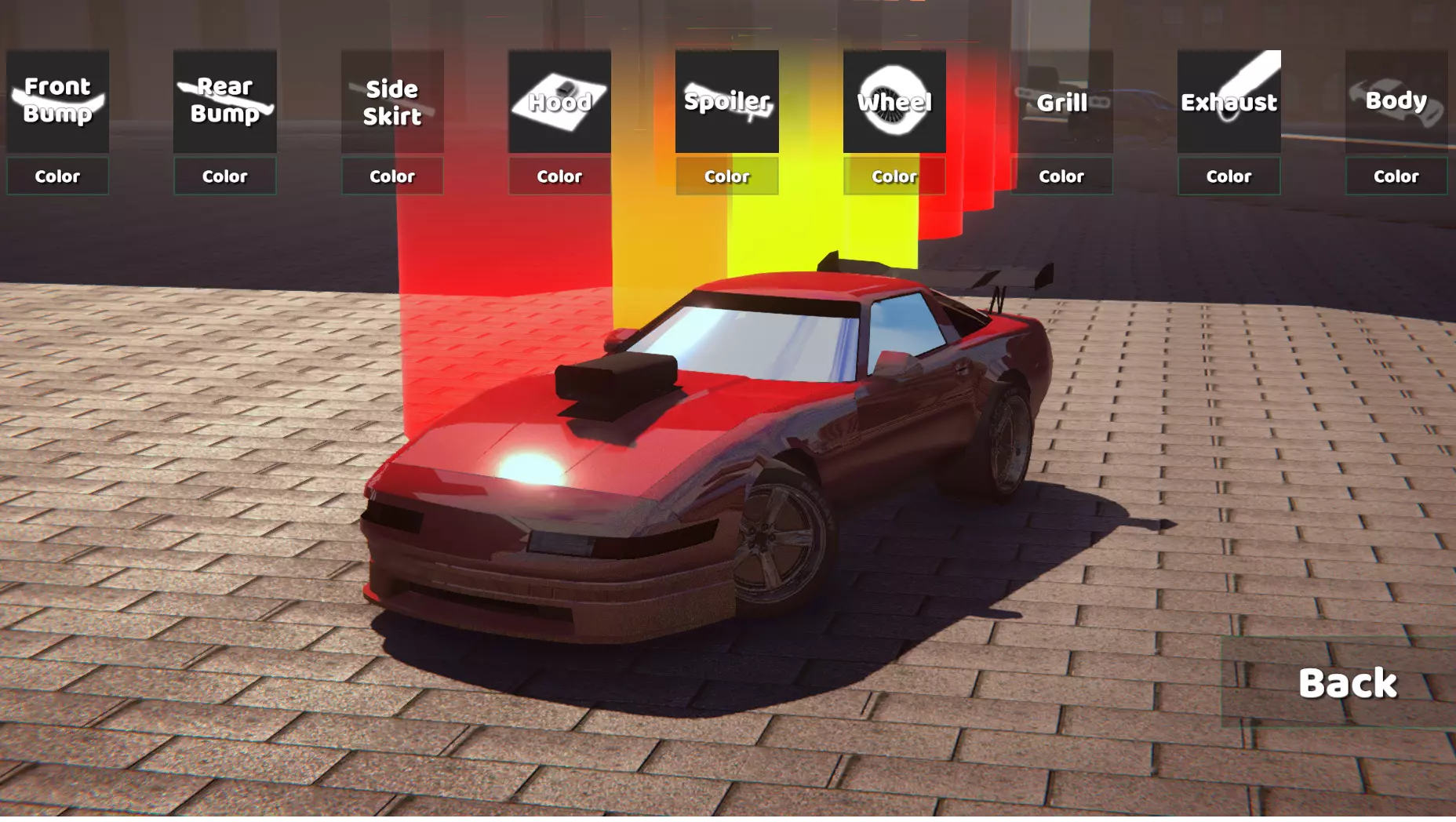Screen dimensions: 1456x822
Task: Open the Wheel part options
Action: 894,101
